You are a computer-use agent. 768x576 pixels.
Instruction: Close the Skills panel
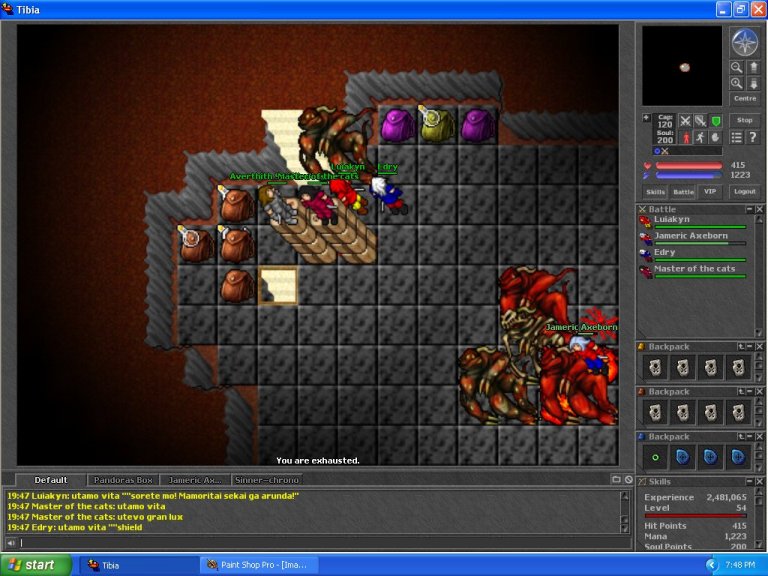point(758,481)
